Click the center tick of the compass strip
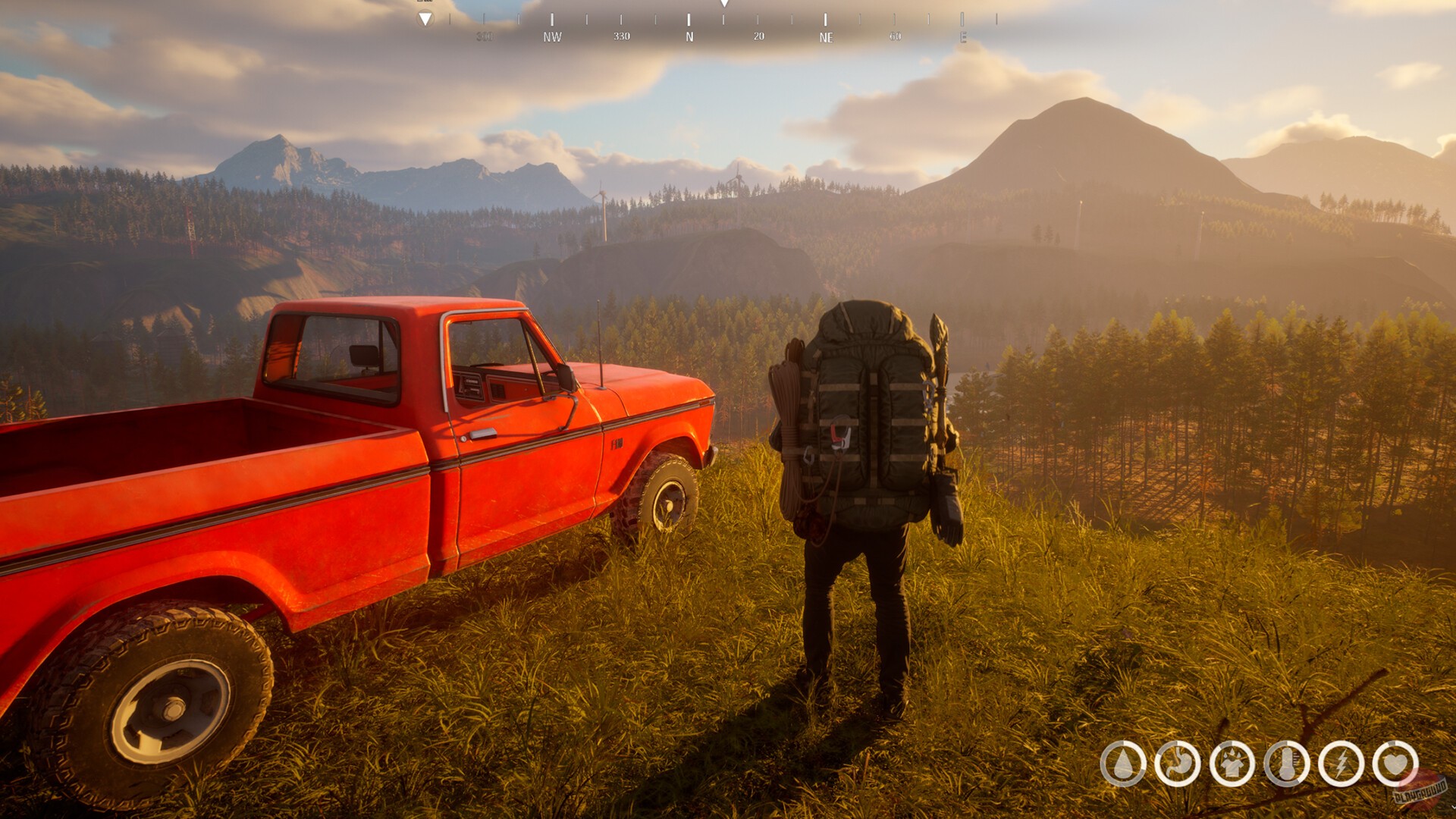1456x819 pixels. [724, 20]
